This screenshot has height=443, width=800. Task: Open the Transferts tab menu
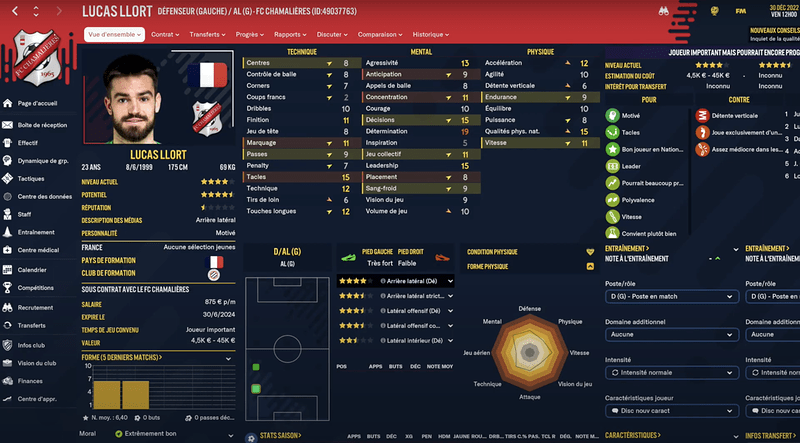click(207, 34)
